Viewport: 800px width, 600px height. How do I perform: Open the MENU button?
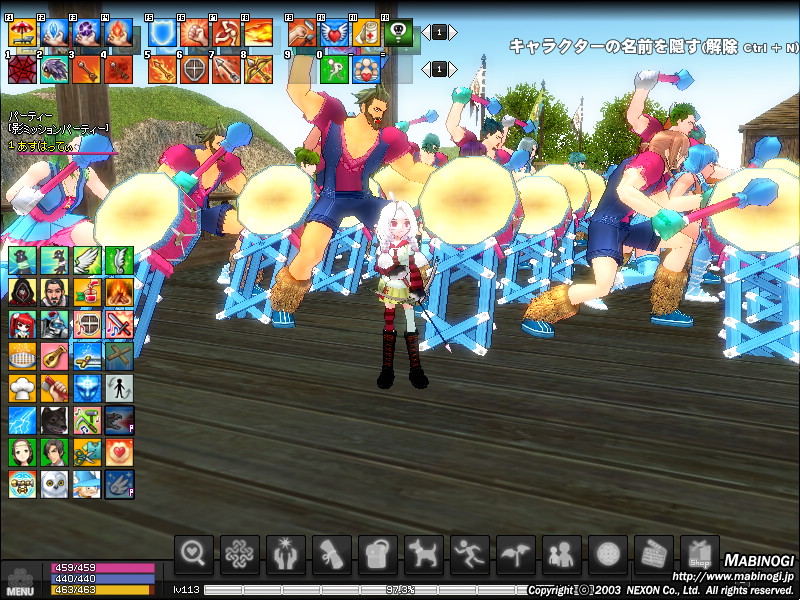(x=20, y=580)
